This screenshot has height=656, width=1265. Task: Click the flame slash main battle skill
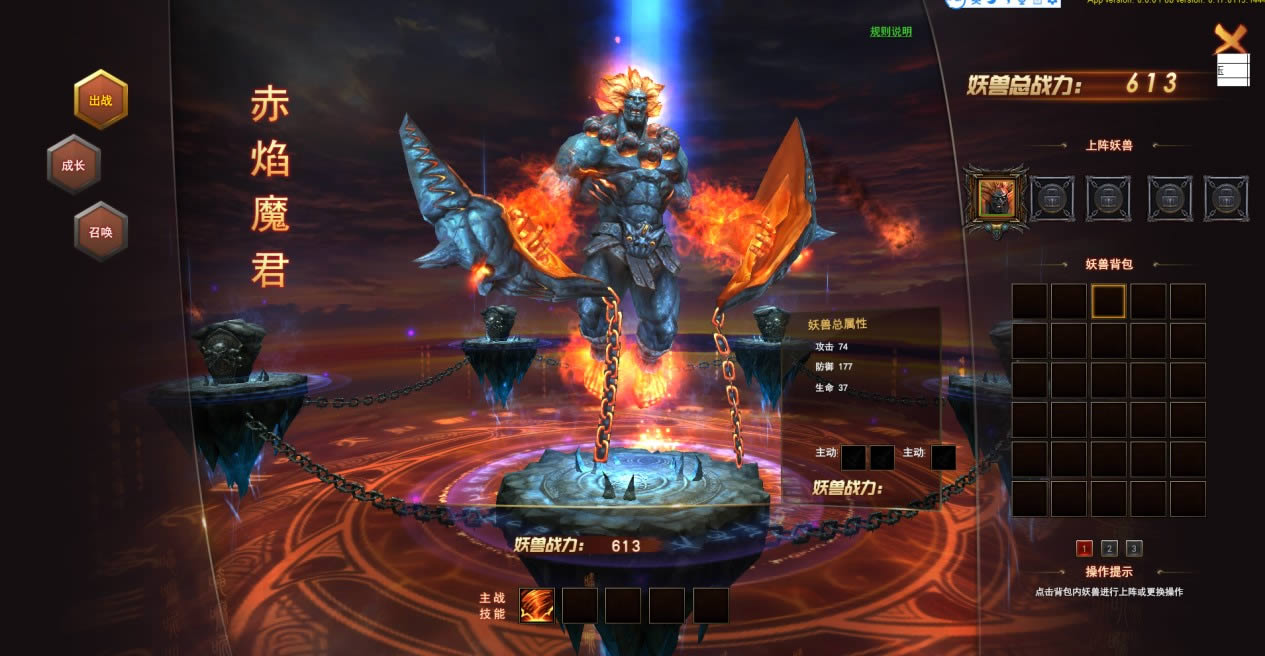tap(537, 605)
